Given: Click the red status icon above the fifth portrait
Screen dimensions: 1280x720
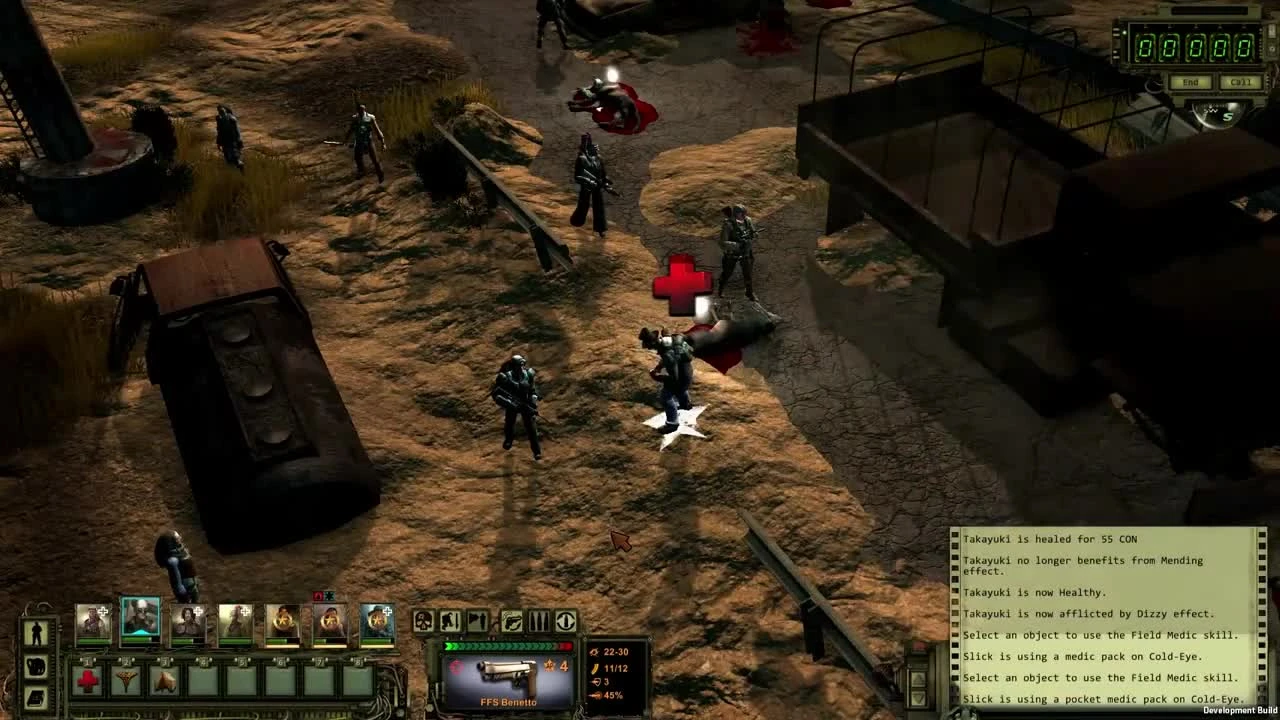Looking at the screenshot, I should pyautogui.click(x=318, y=595).
